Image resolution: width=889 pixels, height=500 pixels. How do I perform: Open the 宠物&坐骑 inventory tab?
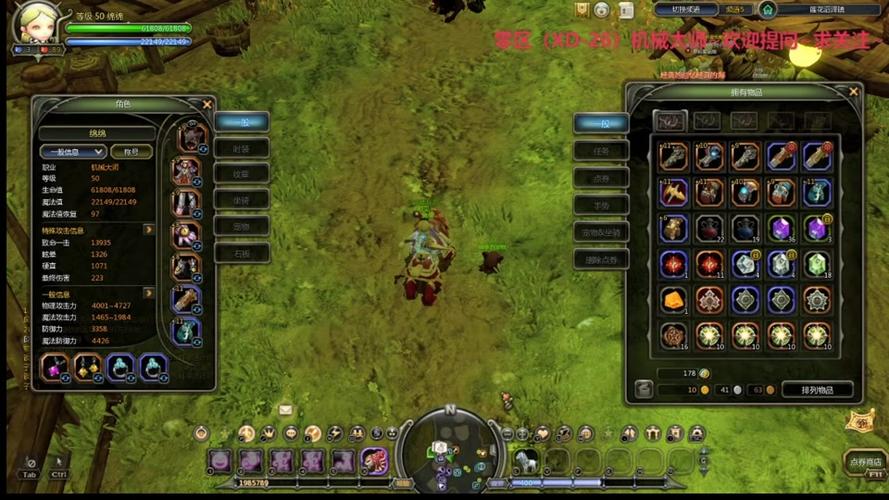[600, 233]
